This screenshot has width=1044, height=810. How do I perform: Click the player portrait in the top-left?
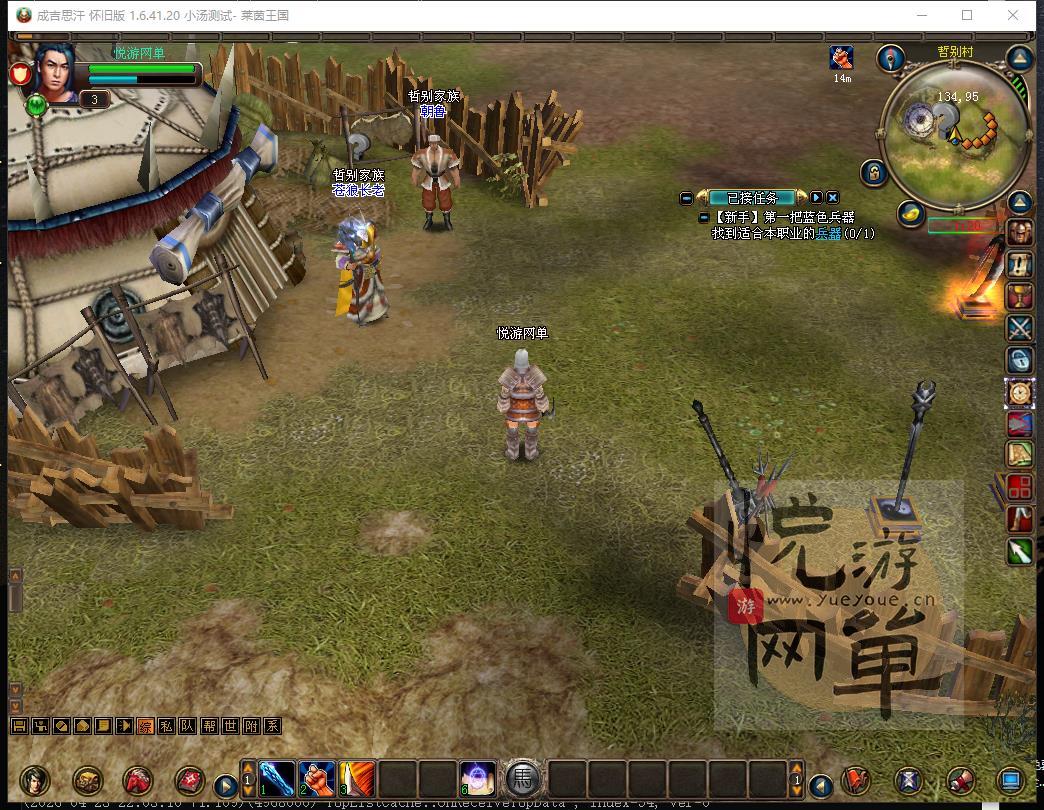(x=57, y=72)
